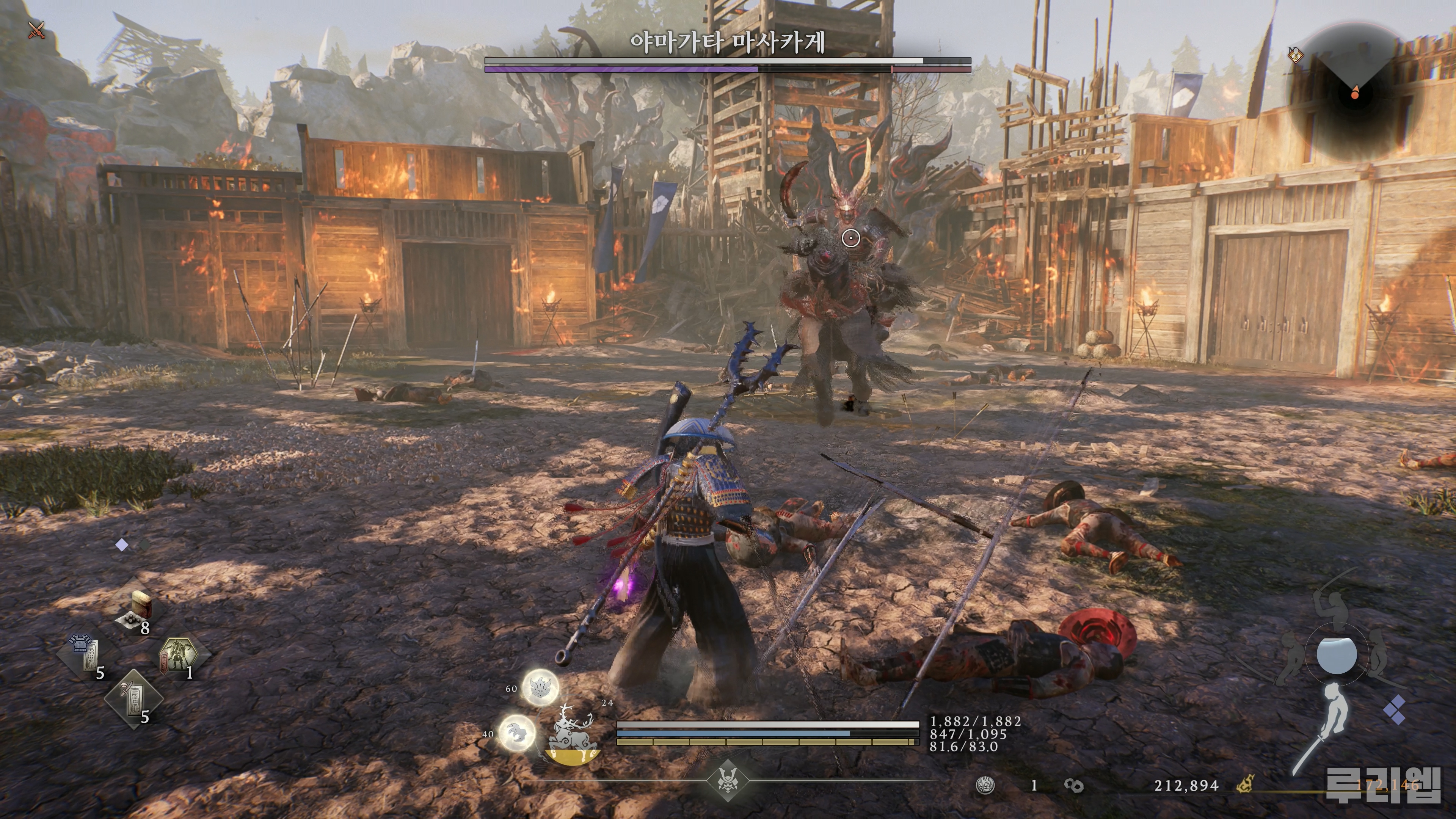Click the lock-on reticle on the boss
Image resolution: width=1456 pixels, height=819 pixels.
(850, 238)
